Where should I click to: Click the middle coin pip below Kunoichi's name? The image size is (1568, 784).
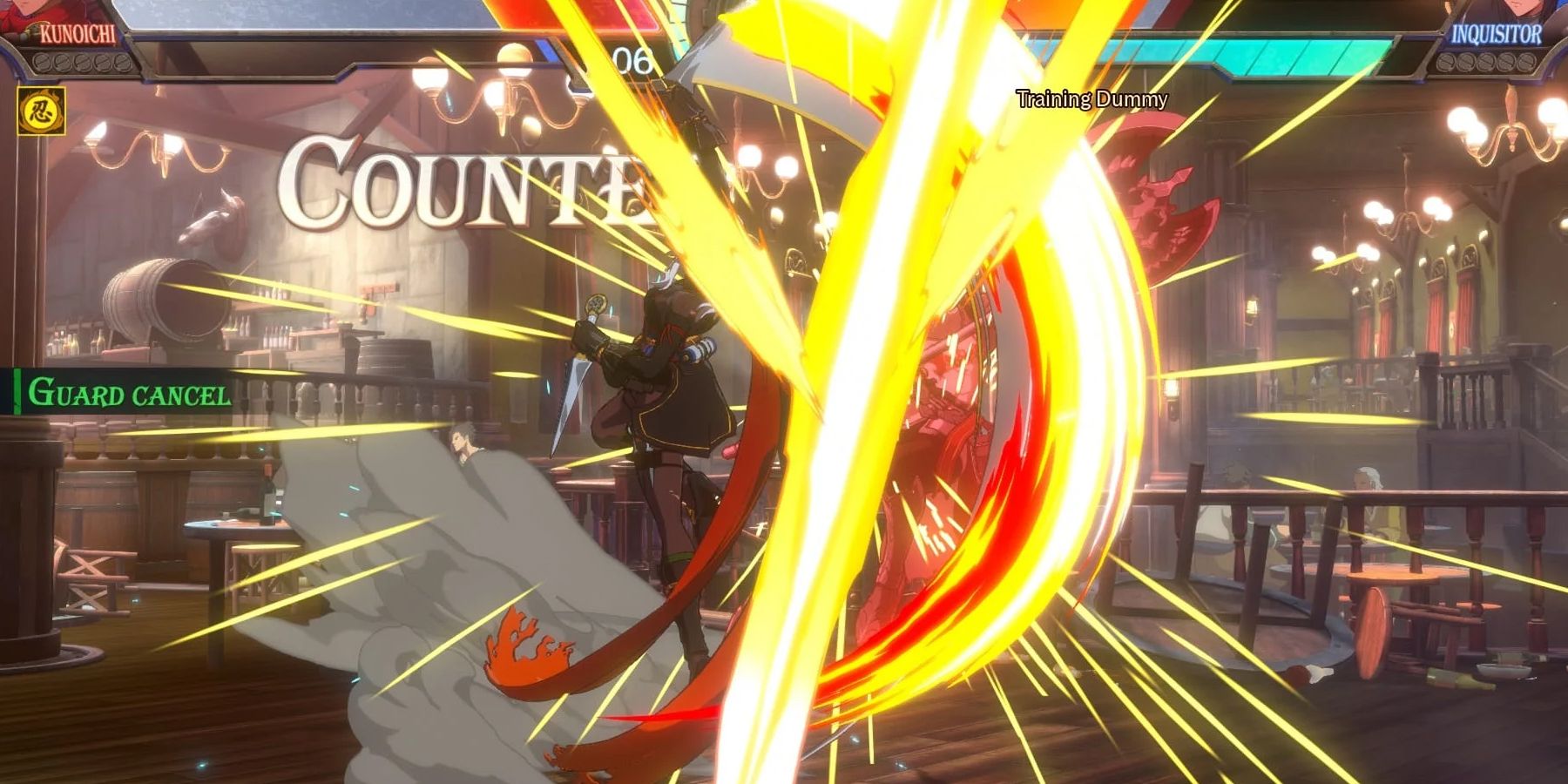pos(85,64)
